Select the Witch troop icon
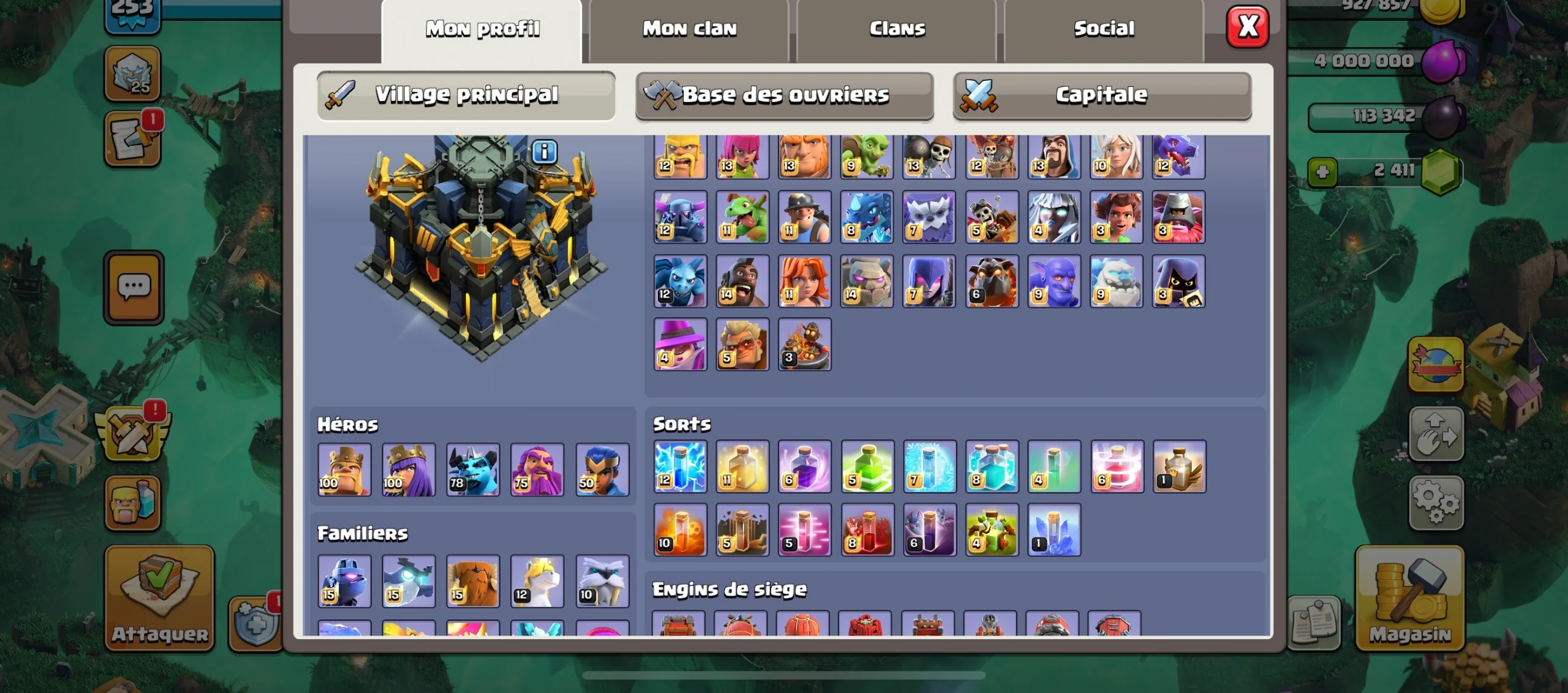Viewport: 1568px width, 693px height. (929, 282)
